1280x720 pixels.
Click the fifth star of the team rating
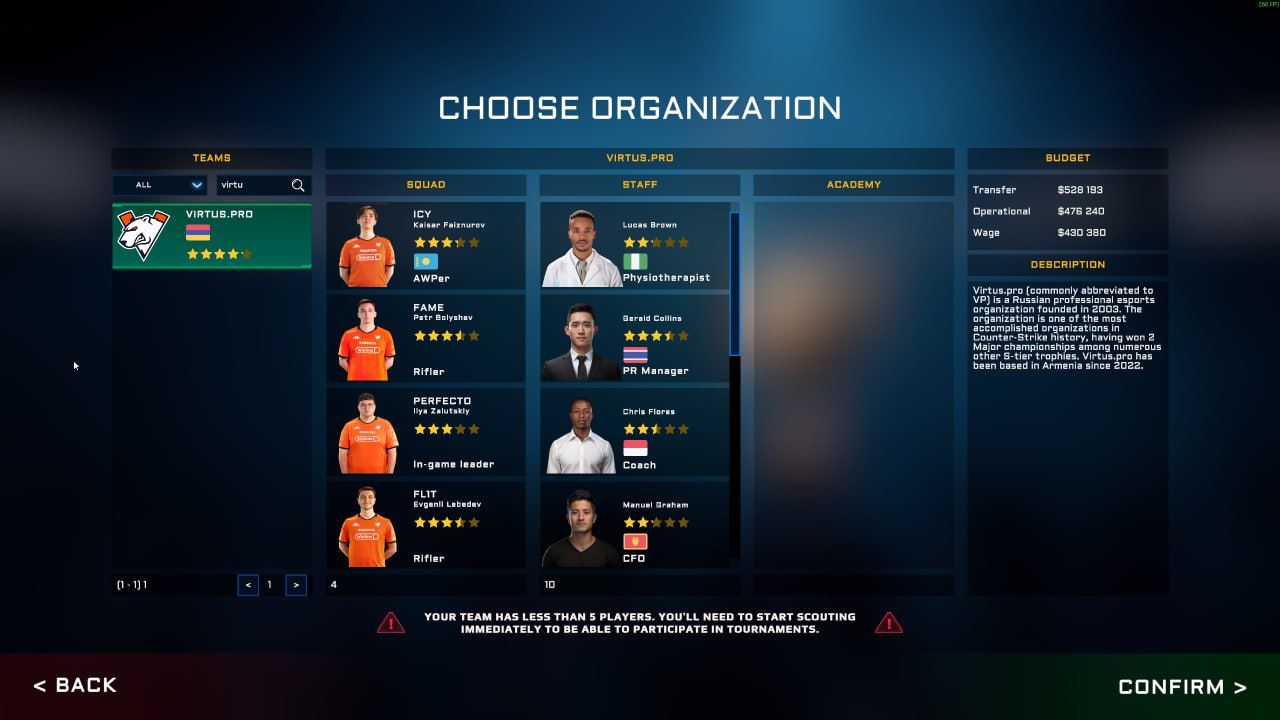tap(247, 254)
